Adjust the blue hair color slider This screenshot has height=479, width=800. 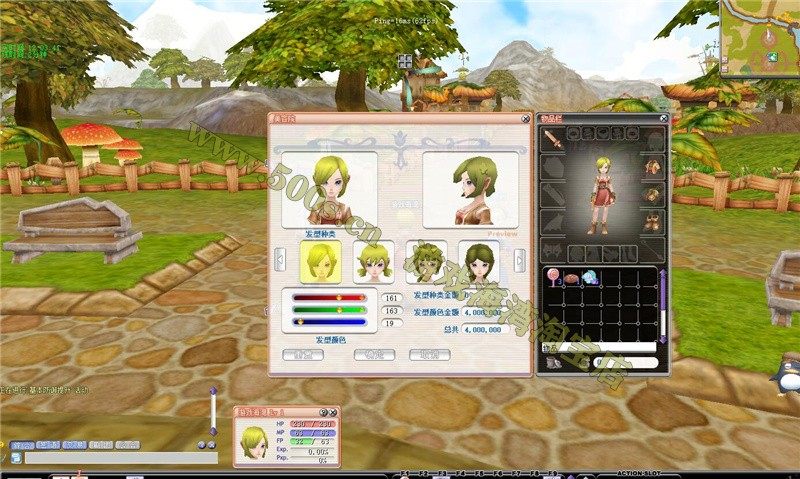pos(299,322)
